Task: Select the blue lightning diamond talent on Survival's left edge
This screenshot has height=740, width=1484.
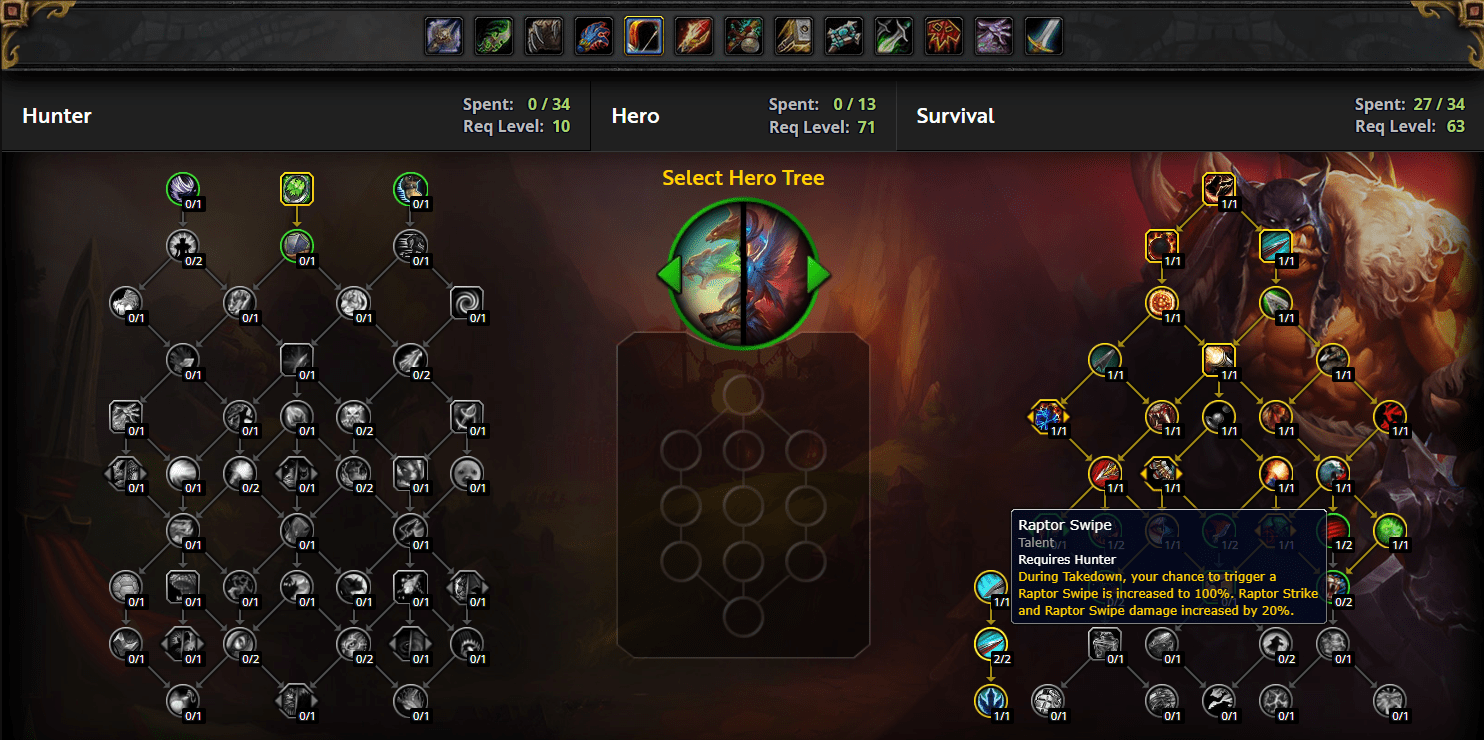Action: 1048,417
